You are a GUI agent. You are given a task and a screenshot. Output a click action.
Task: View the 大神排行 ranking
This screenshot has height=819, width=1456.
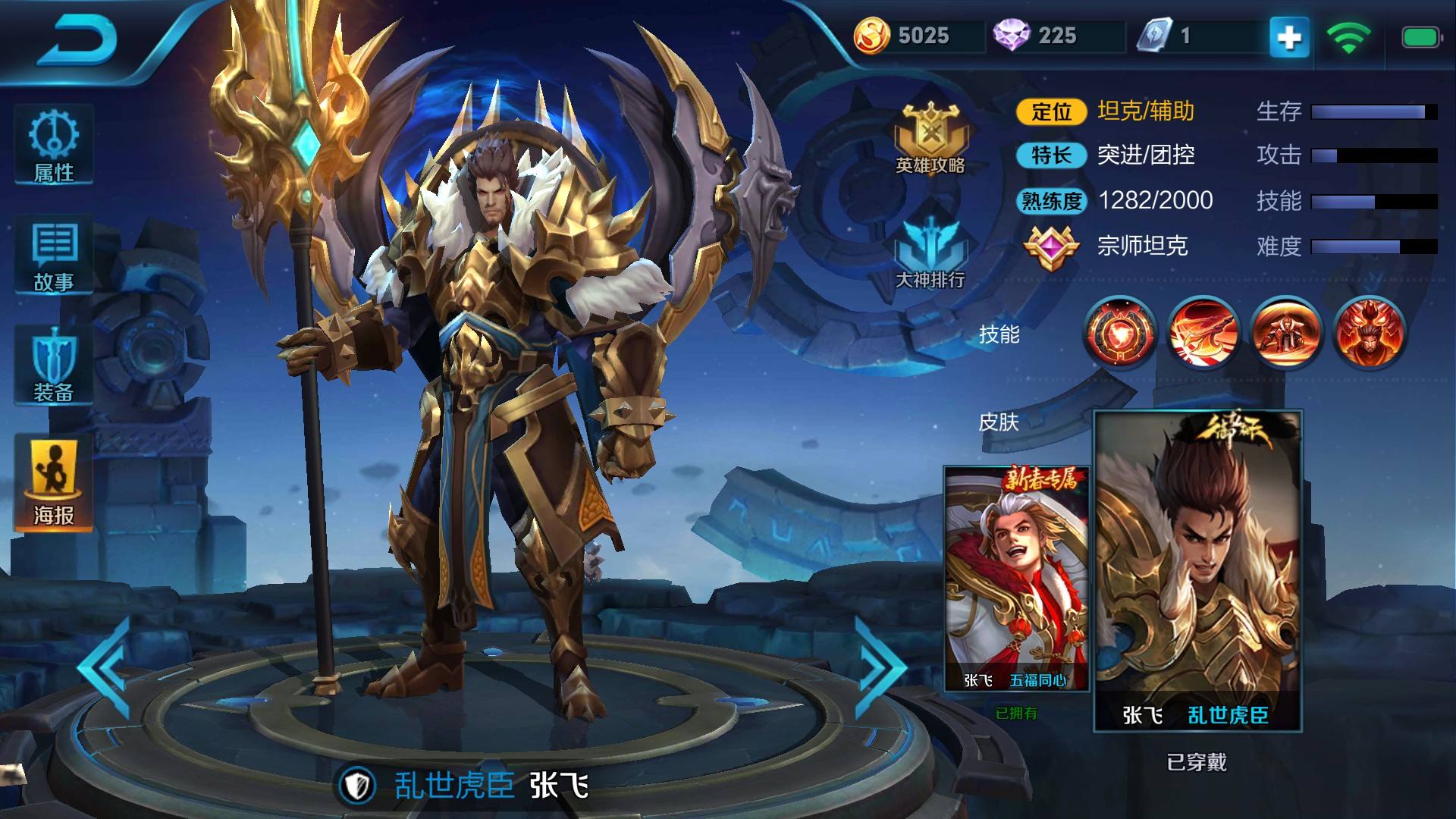tap(930, 254)
